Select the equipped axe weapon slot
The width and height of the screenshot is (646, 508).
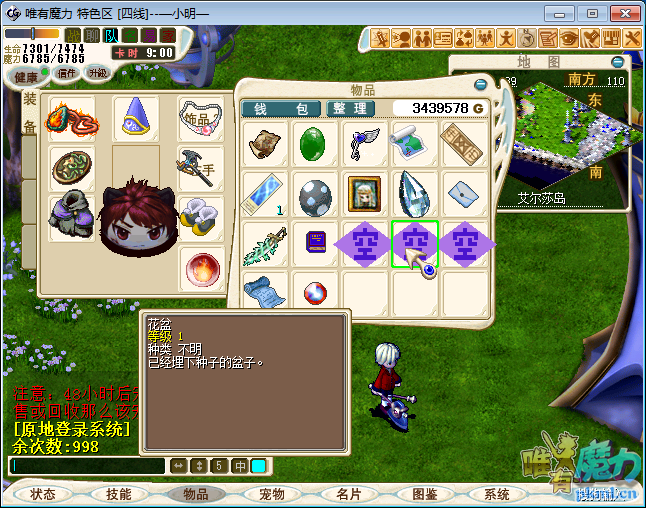coord(198,166)
